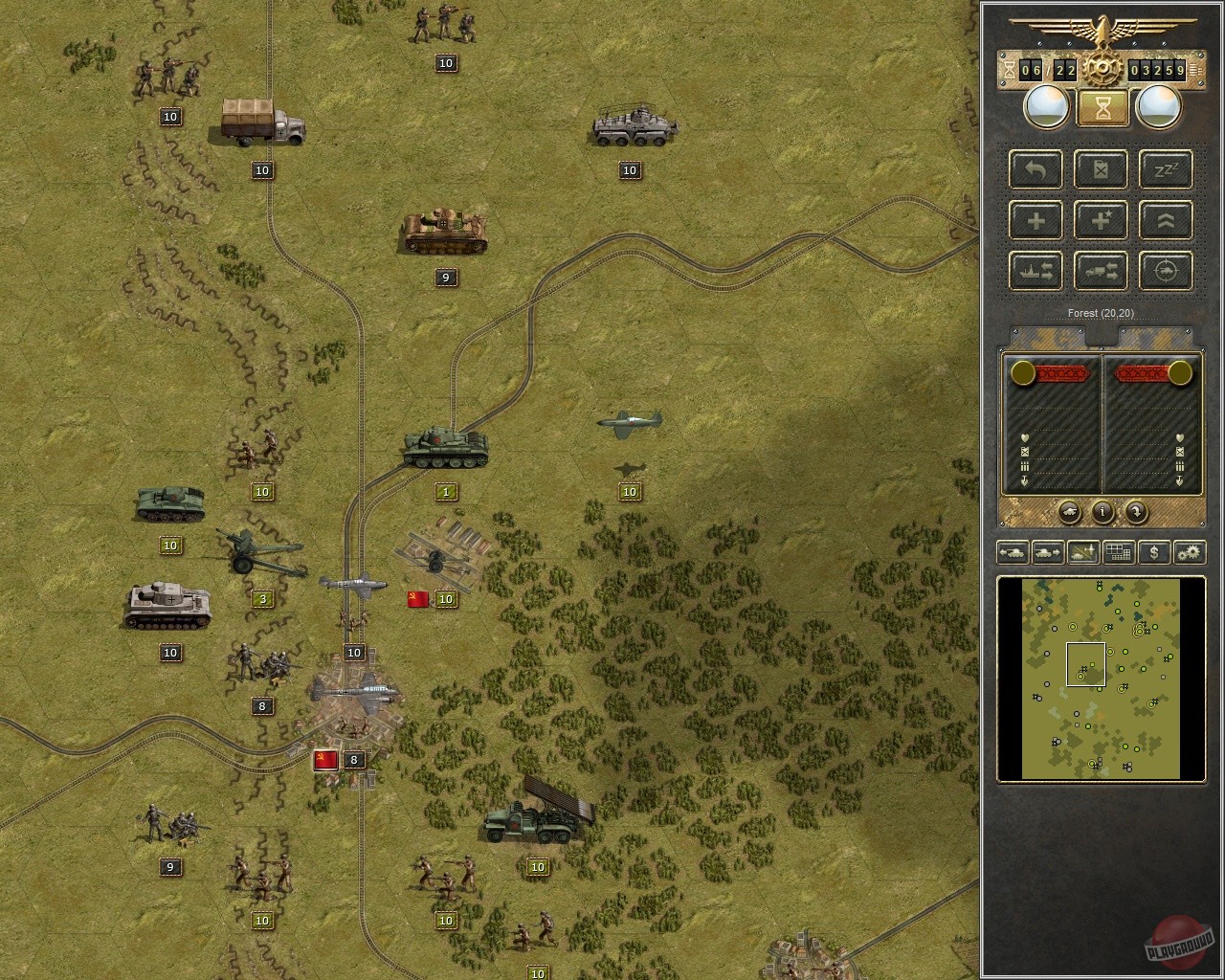The width and height of the screenshot is (1225, 980).
Task: End the turn with the curved arrow button
Action: (1135, 514)
